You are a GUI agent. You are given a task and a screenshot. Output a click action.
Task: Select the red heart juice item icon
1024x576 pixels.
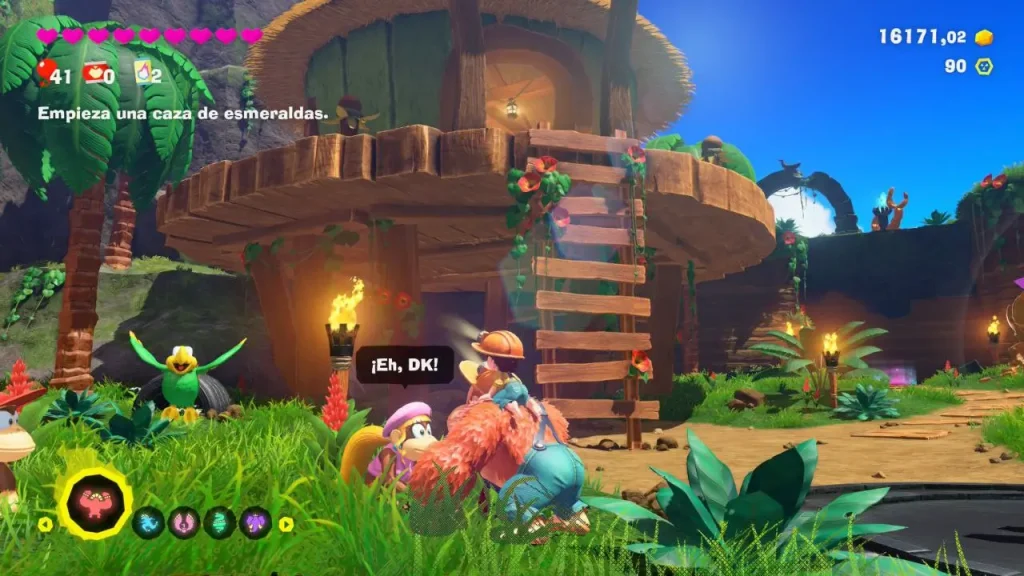[x=95, y=71]
